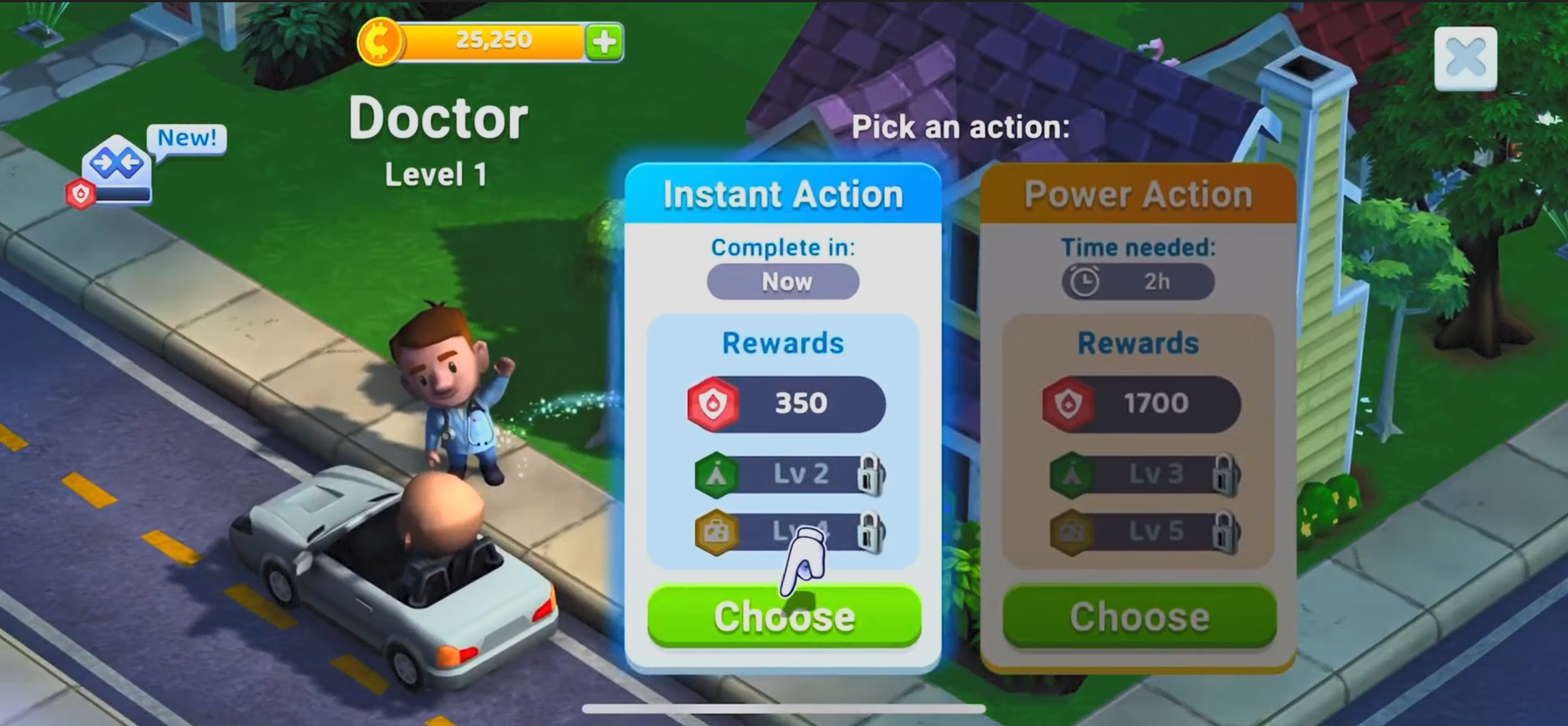
Task: Choose the Power Action option
Action: pyautogui.click(x=1139, y=616)
